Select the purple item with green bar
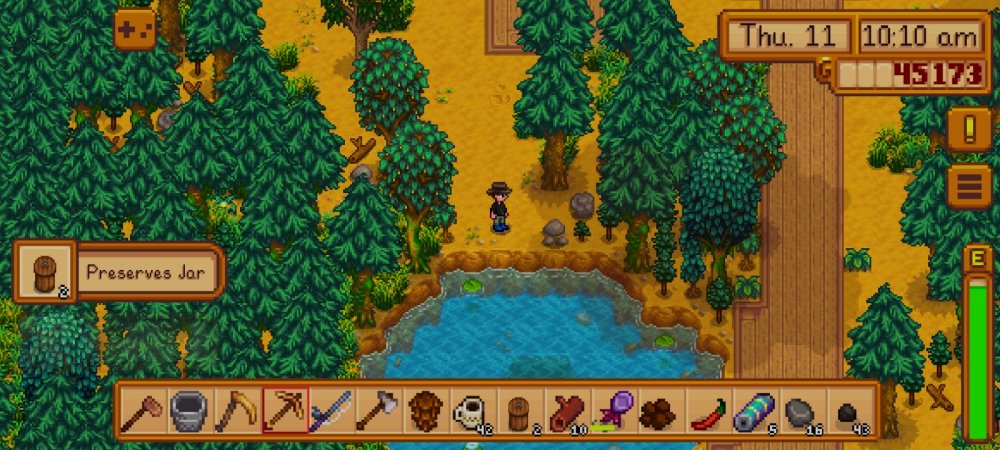This screenshot has width=1000, height=450. 613,410
